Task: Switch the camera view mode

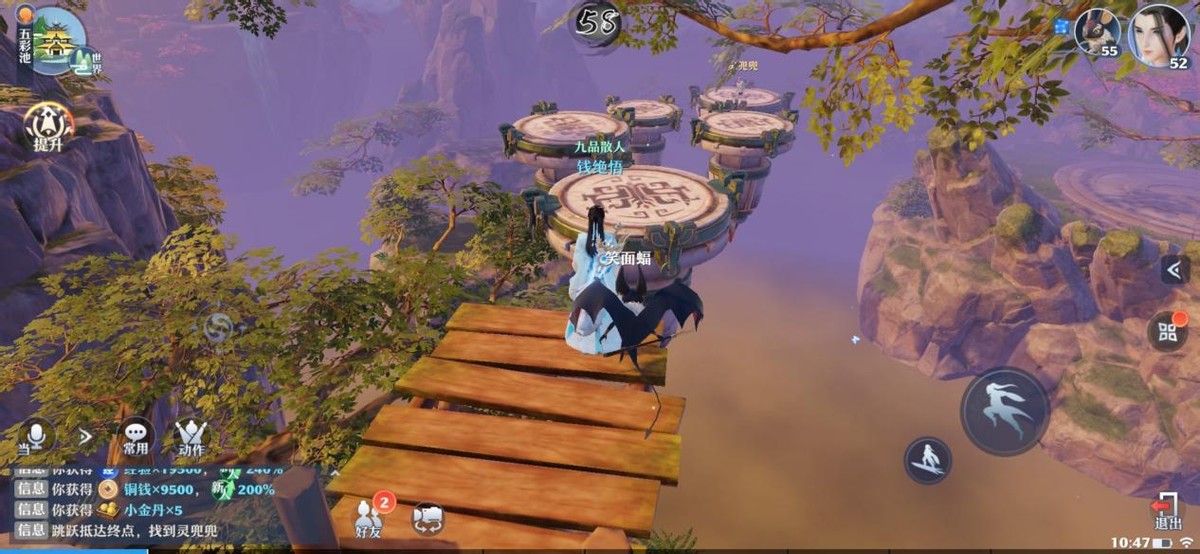Action: (x=427, y=518)
